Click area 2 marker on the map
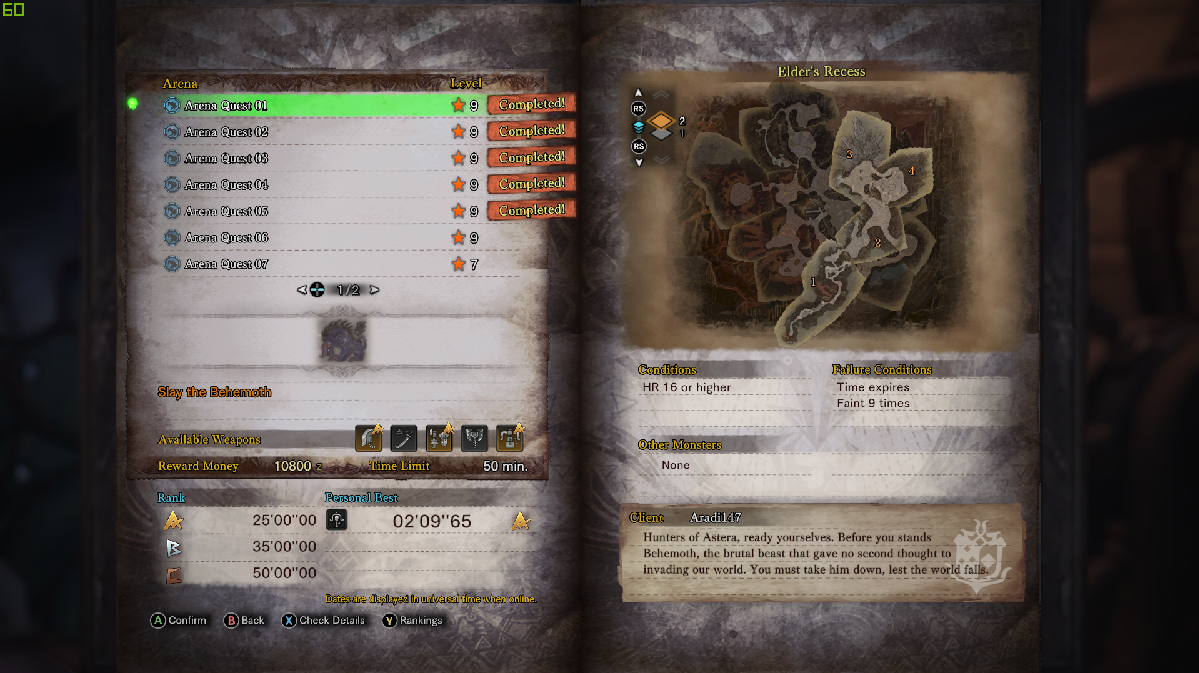This screenshot has height=673, width=1199. tap(877, 243)
